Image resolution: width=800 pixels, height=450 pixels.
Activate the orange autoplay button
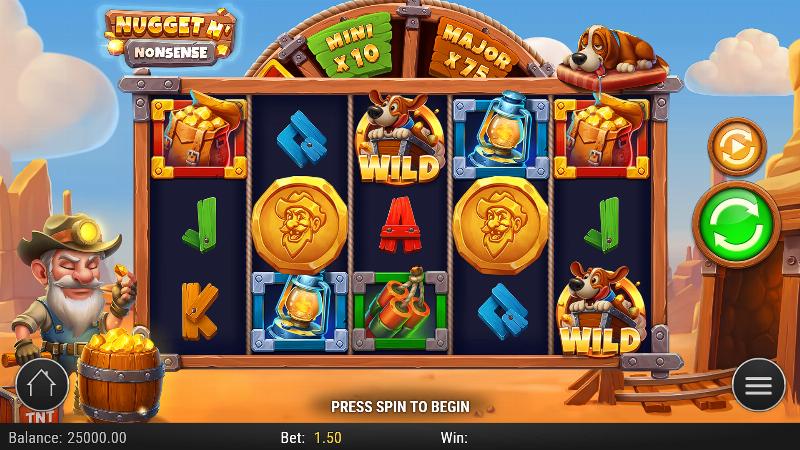point(735,147)
